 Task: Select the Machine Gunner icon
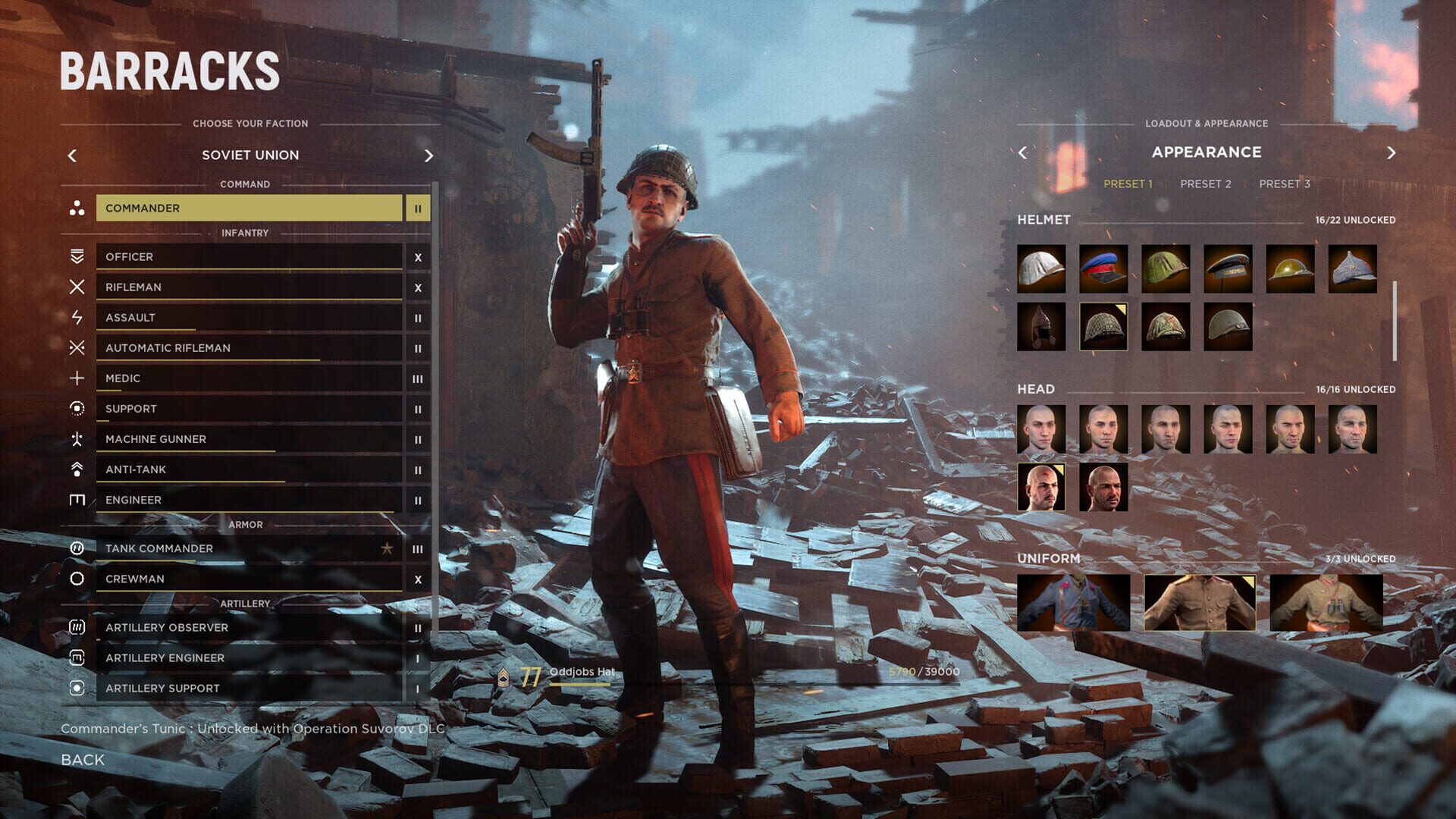pyautogui.click(x=75, y=438)
